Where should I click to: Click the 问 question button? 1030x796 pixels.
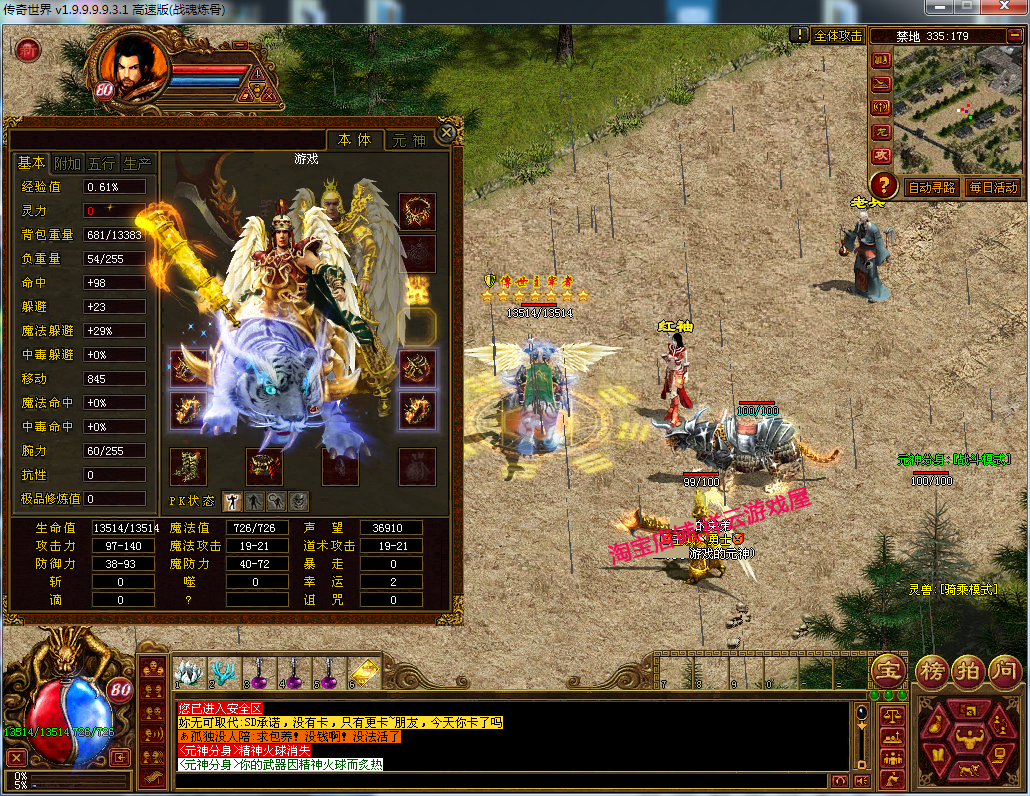1003,669
